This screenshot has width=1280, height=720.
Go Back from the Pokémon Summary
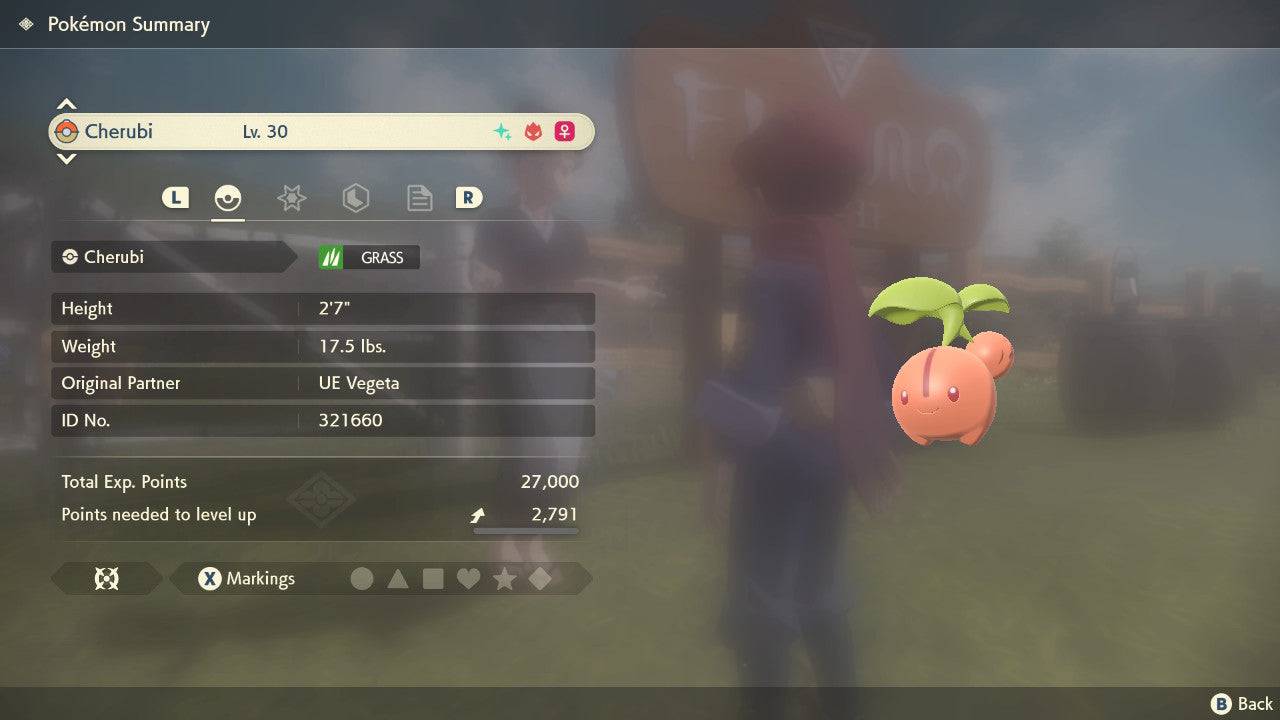pyautogui.click(x=1243, y=704)
